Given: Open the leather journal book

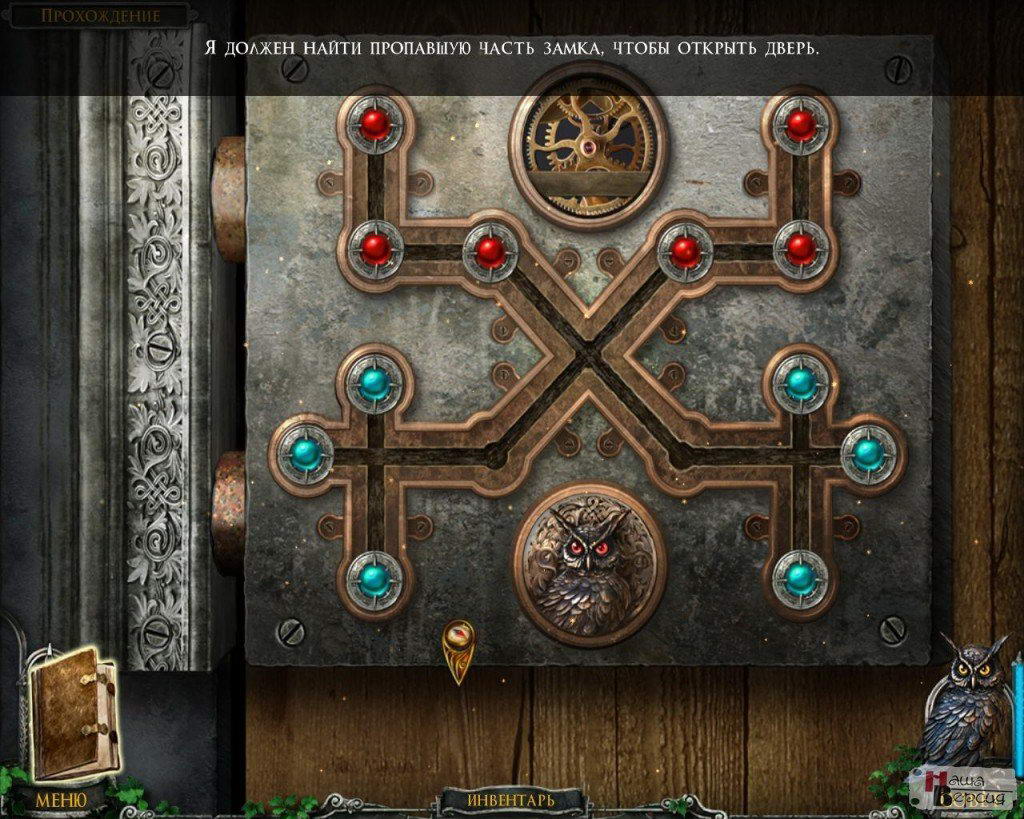Looking at the screenshot, I should pyautogui.click(x=73, y=711).
